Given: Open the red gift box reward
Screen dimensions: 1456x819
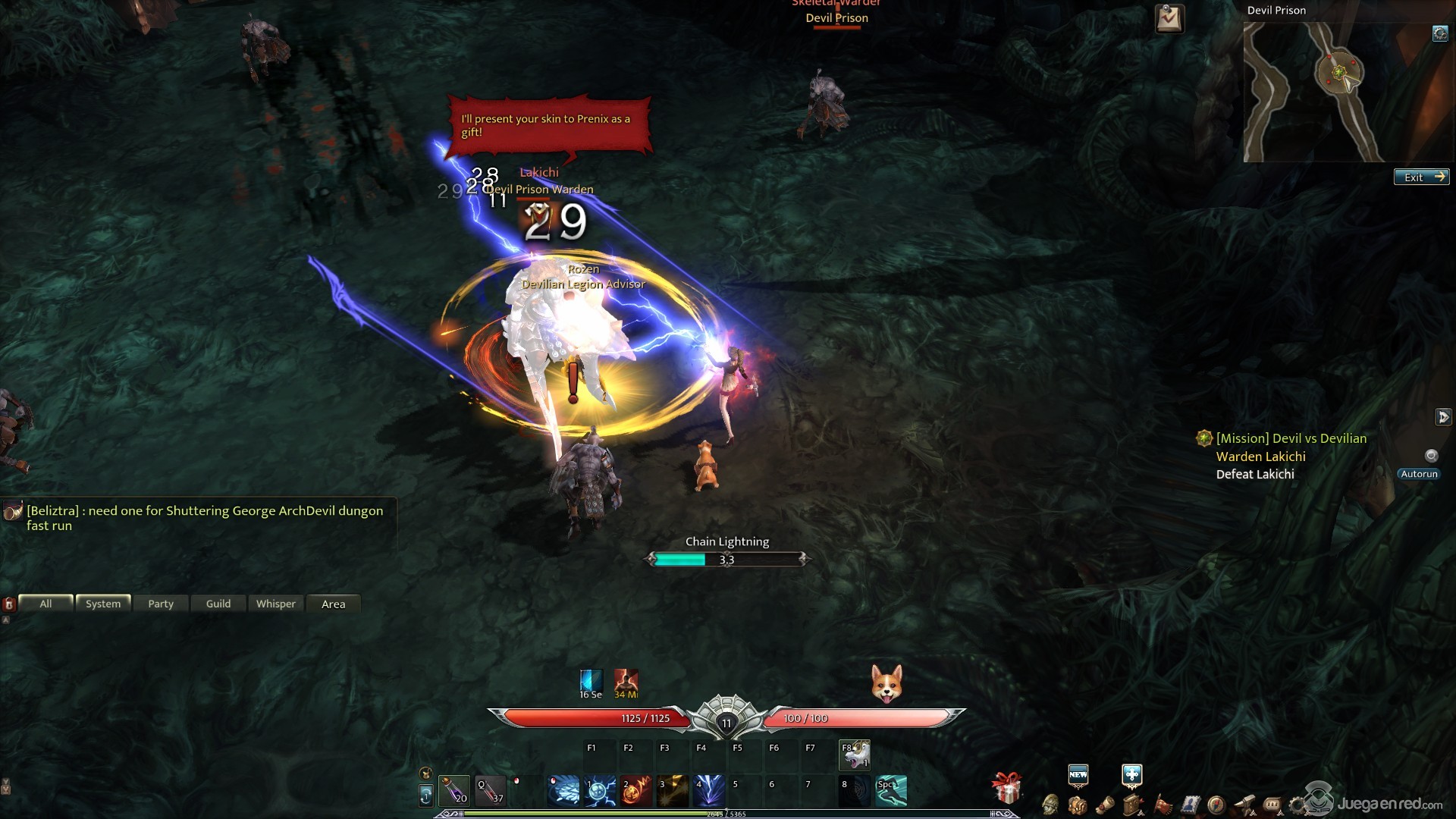Looking at the screenshot, I should (x=1007, y=789).
